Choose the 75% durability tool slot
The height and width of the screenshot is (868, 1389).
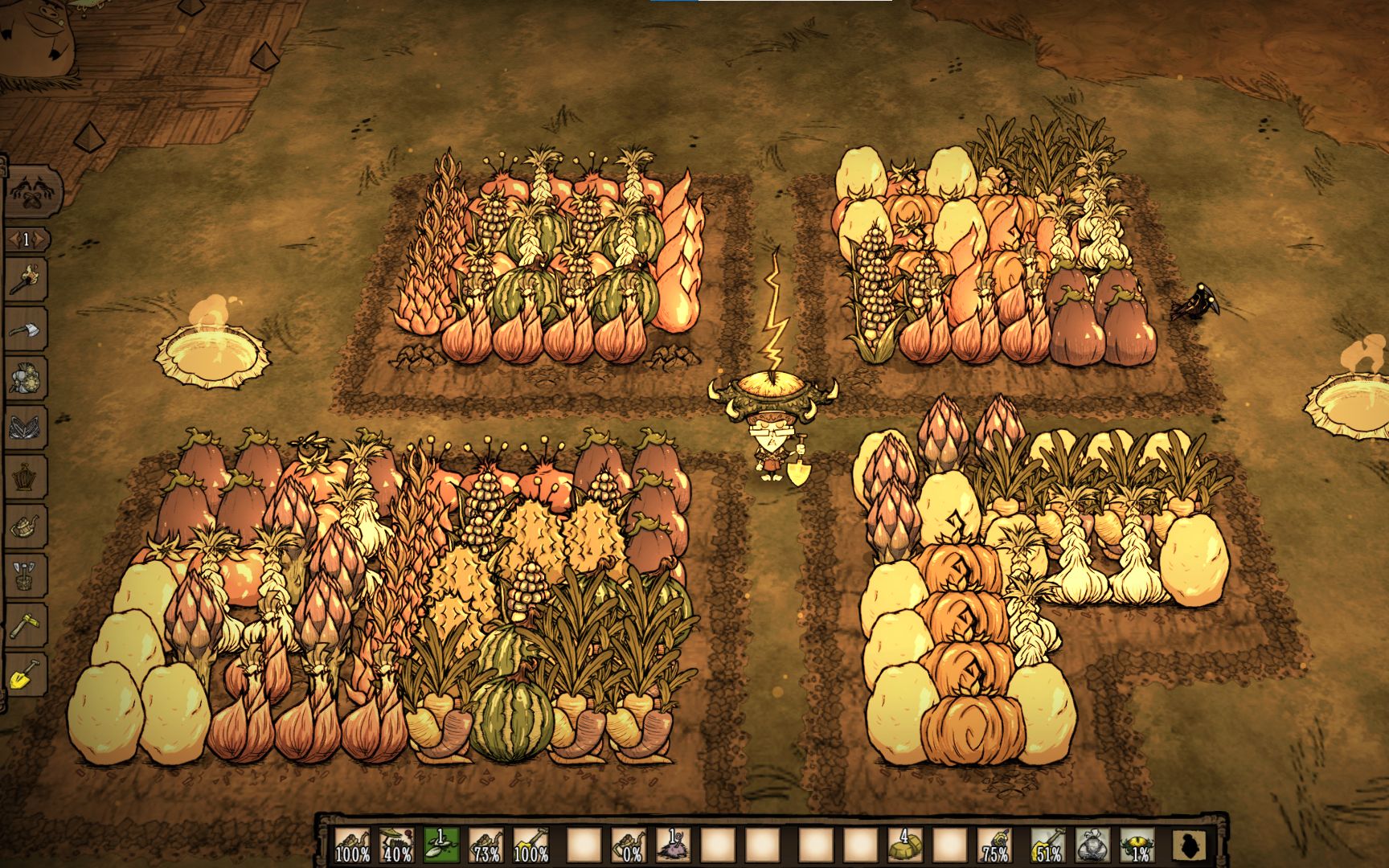coord(994,845)
